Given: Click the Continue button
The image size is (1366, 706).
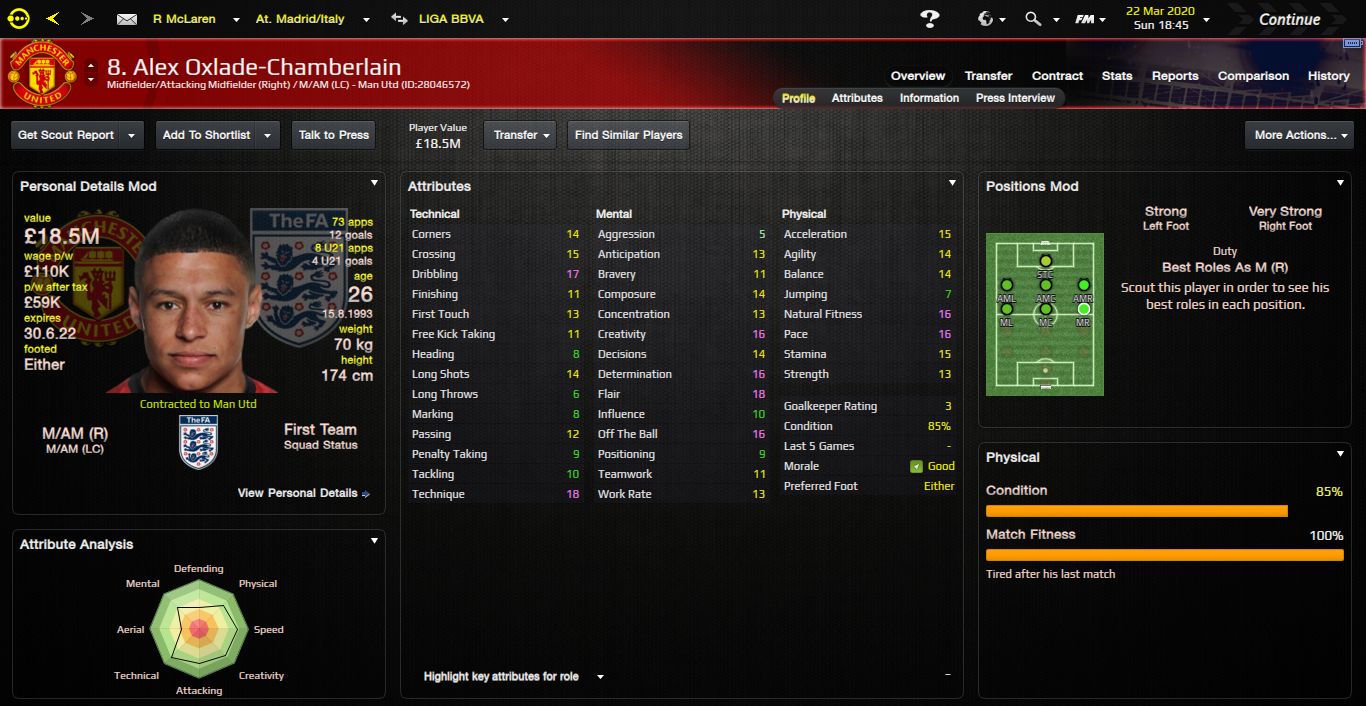Looking at the screenshot, I should pos(1289,19).
